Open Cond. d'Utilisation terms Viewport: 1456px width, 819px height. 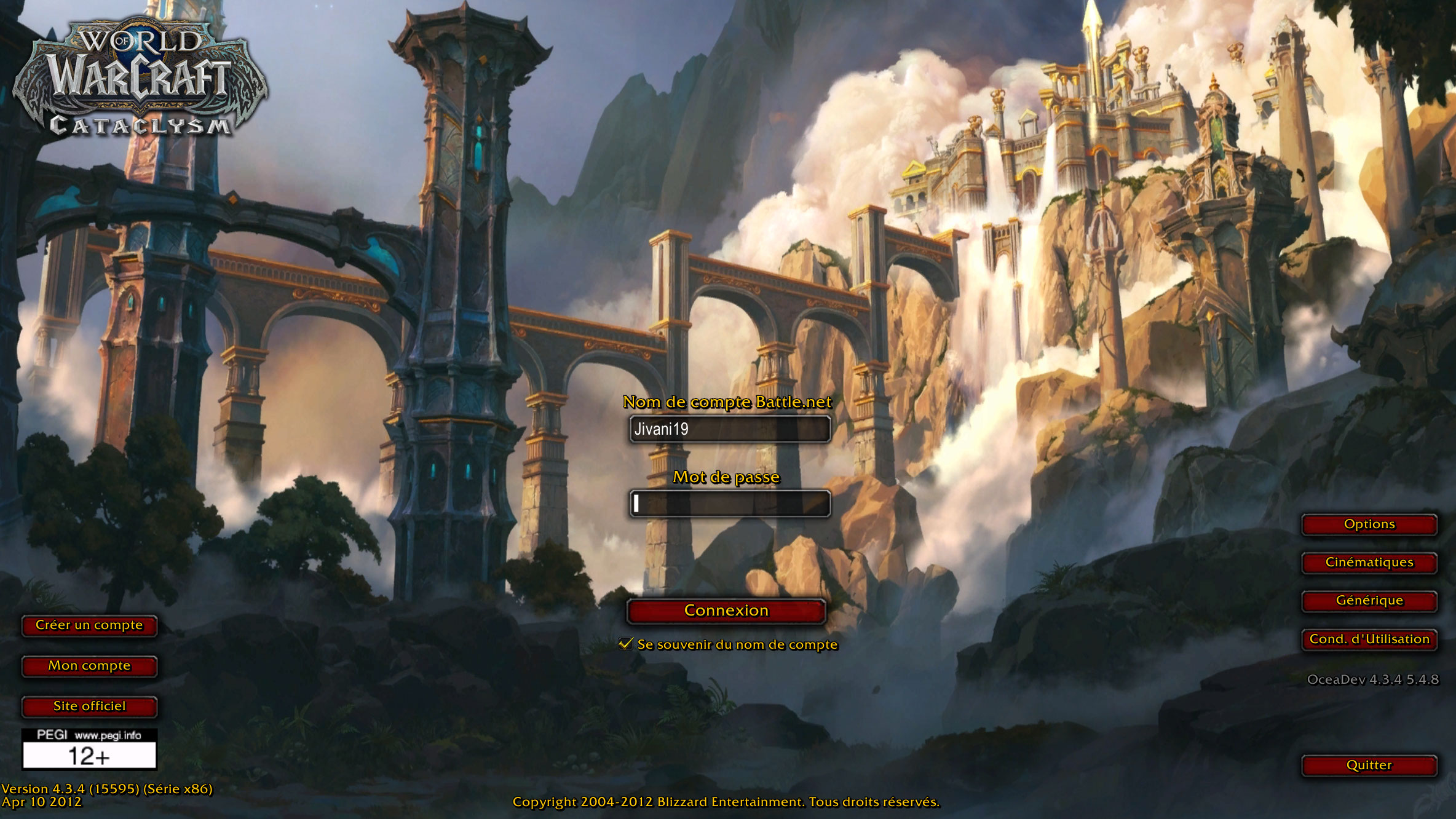tap(1369, 639)
